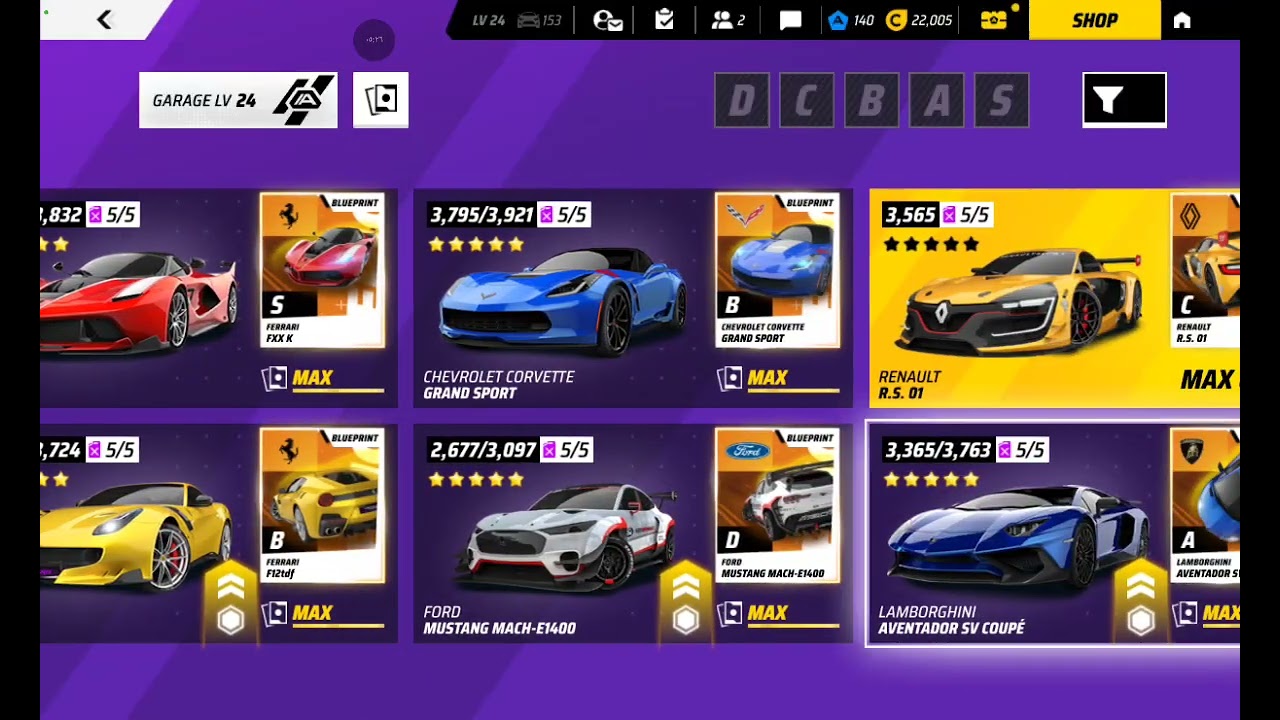Filter cars by class C
This screenshot has height=720, width=1280.
(x=806, y=100)
